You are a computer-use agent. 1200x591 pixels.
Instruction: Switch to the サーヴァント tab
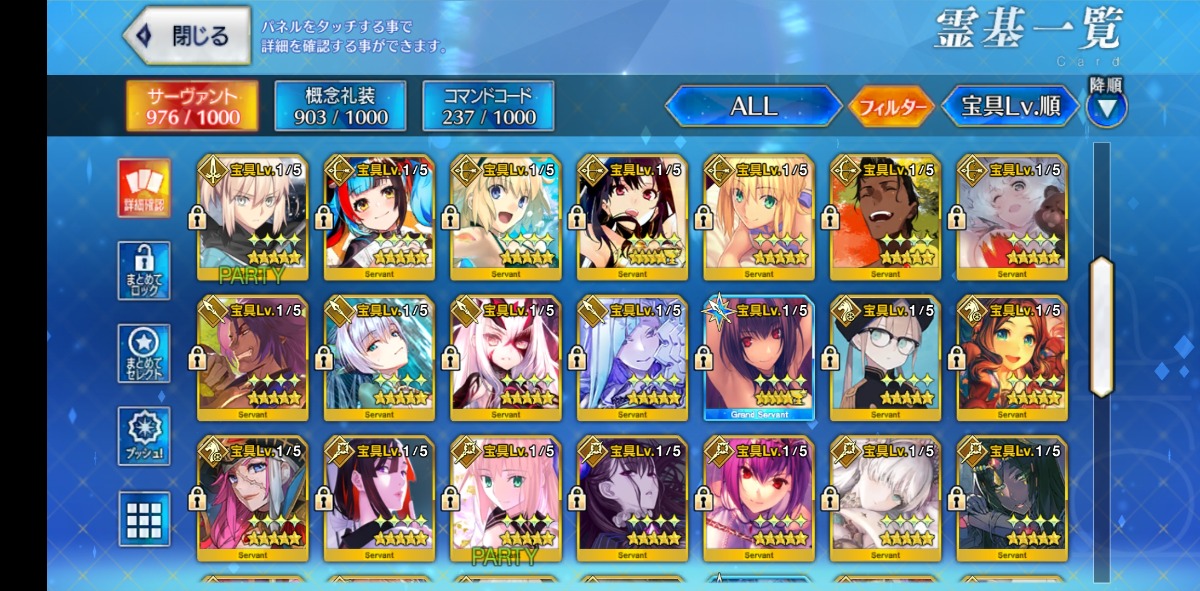pyautogui.click(x=192, y=106)
